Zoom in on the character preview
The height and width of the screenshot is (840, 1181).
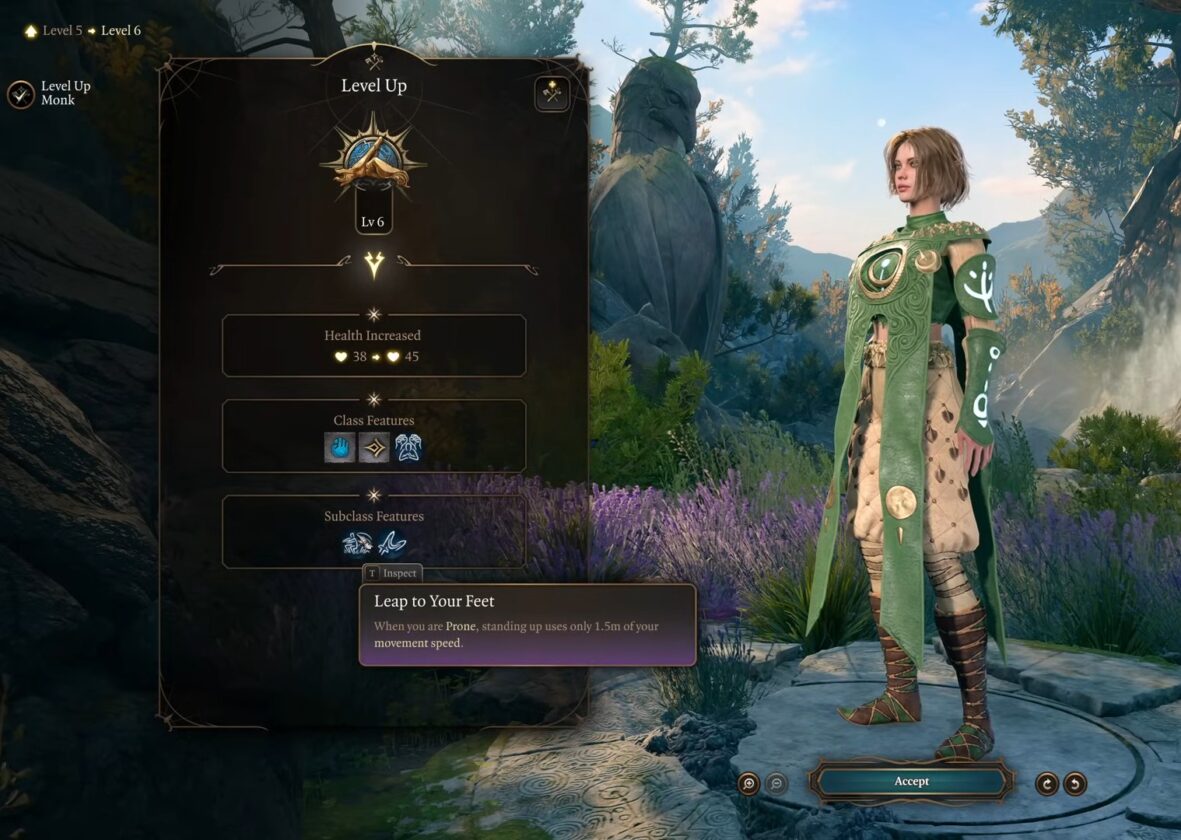pyautogui.click(x=749, y=783)
